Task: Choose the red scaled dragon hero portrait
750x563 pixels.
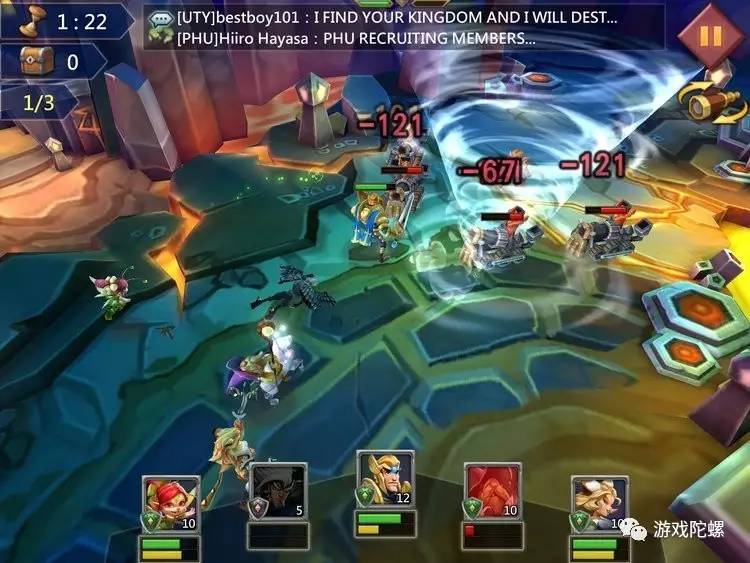Action: pyautogui.click(x=492, y=492)
